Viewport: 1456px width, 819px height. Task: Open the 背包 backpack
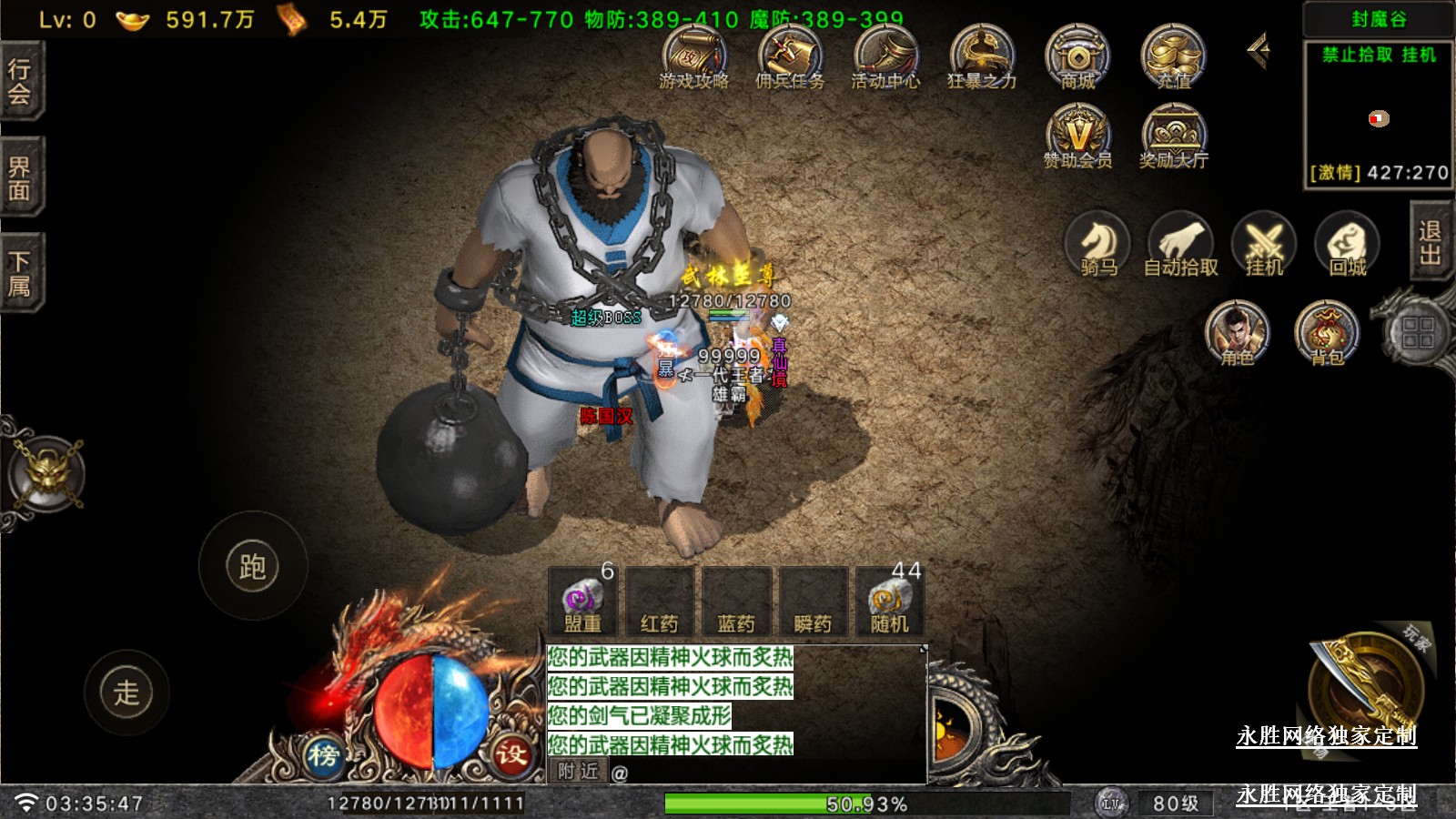tap(1327, 332)
